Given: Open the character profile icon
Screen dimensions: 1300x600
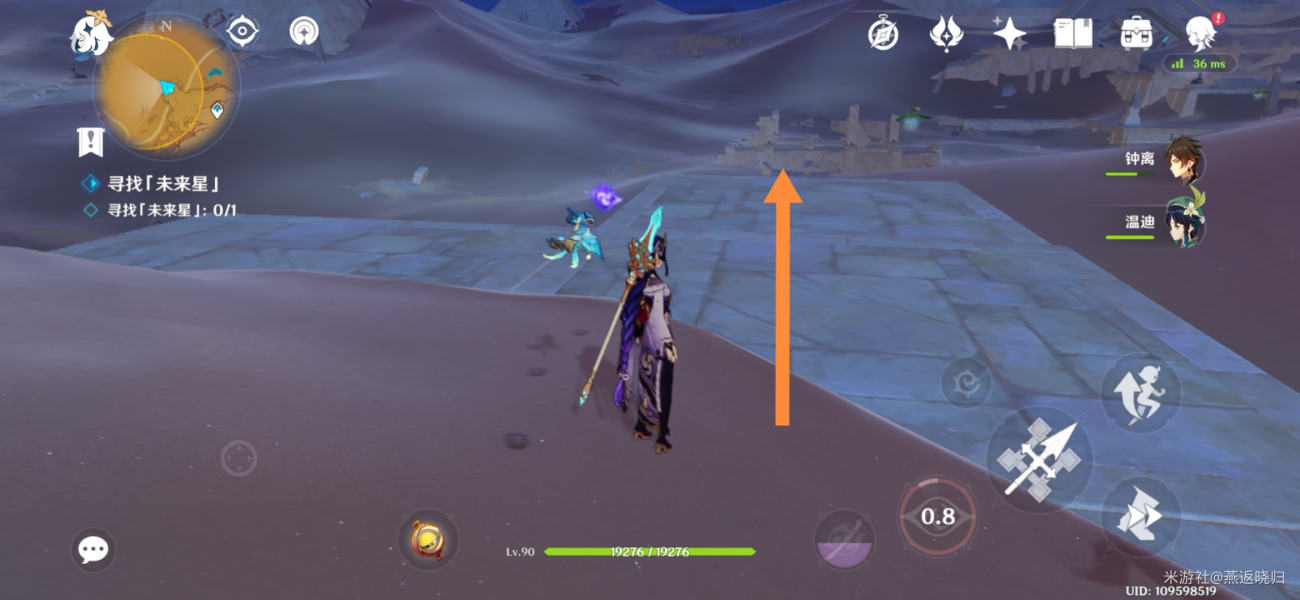Looking at the screenshot, I should click(x=1199, y=34).
